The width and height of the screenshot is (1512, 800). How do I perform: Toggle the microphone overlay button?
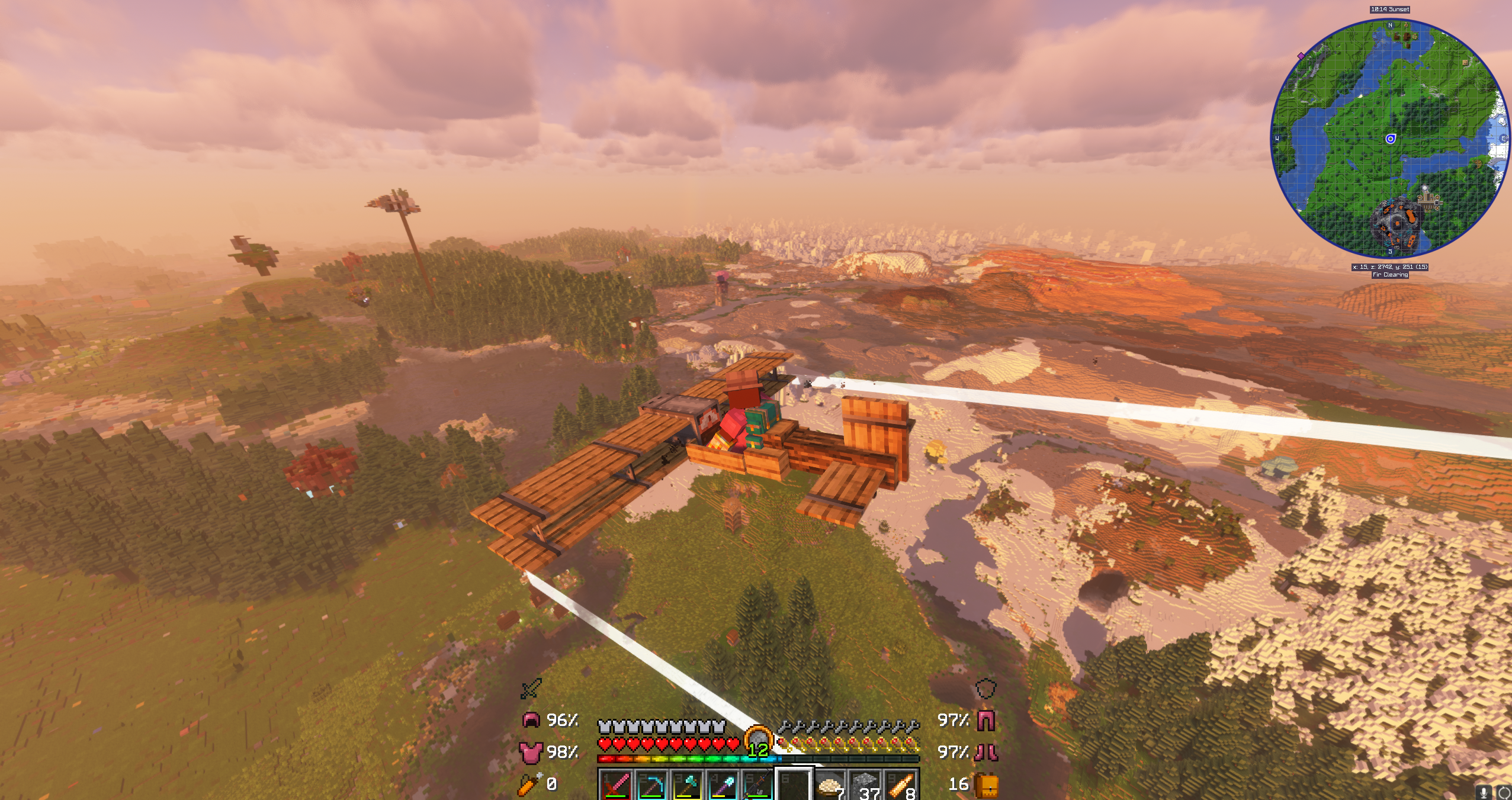pyautogui.click(x=1485, y=792)
